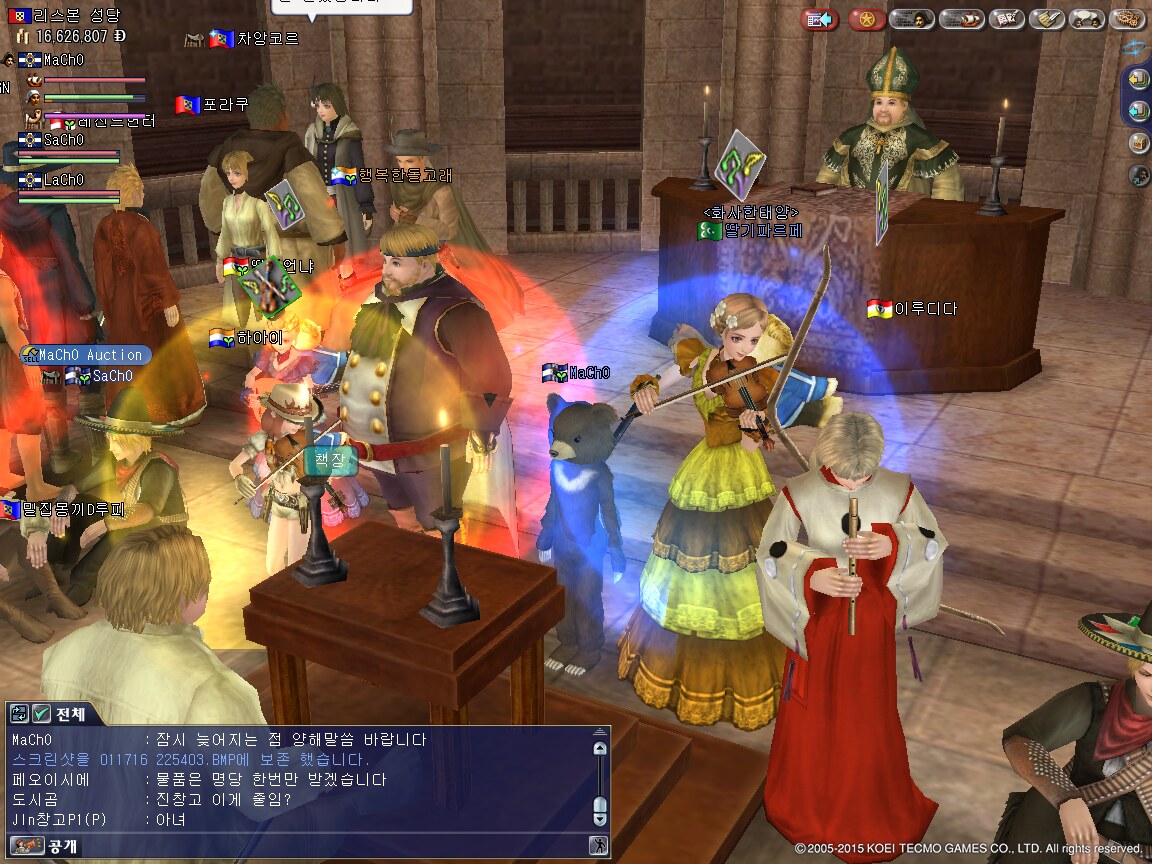Click the yellow arrow side panel button
This screenshot has height=864, width=1152.
[1139, 78]
